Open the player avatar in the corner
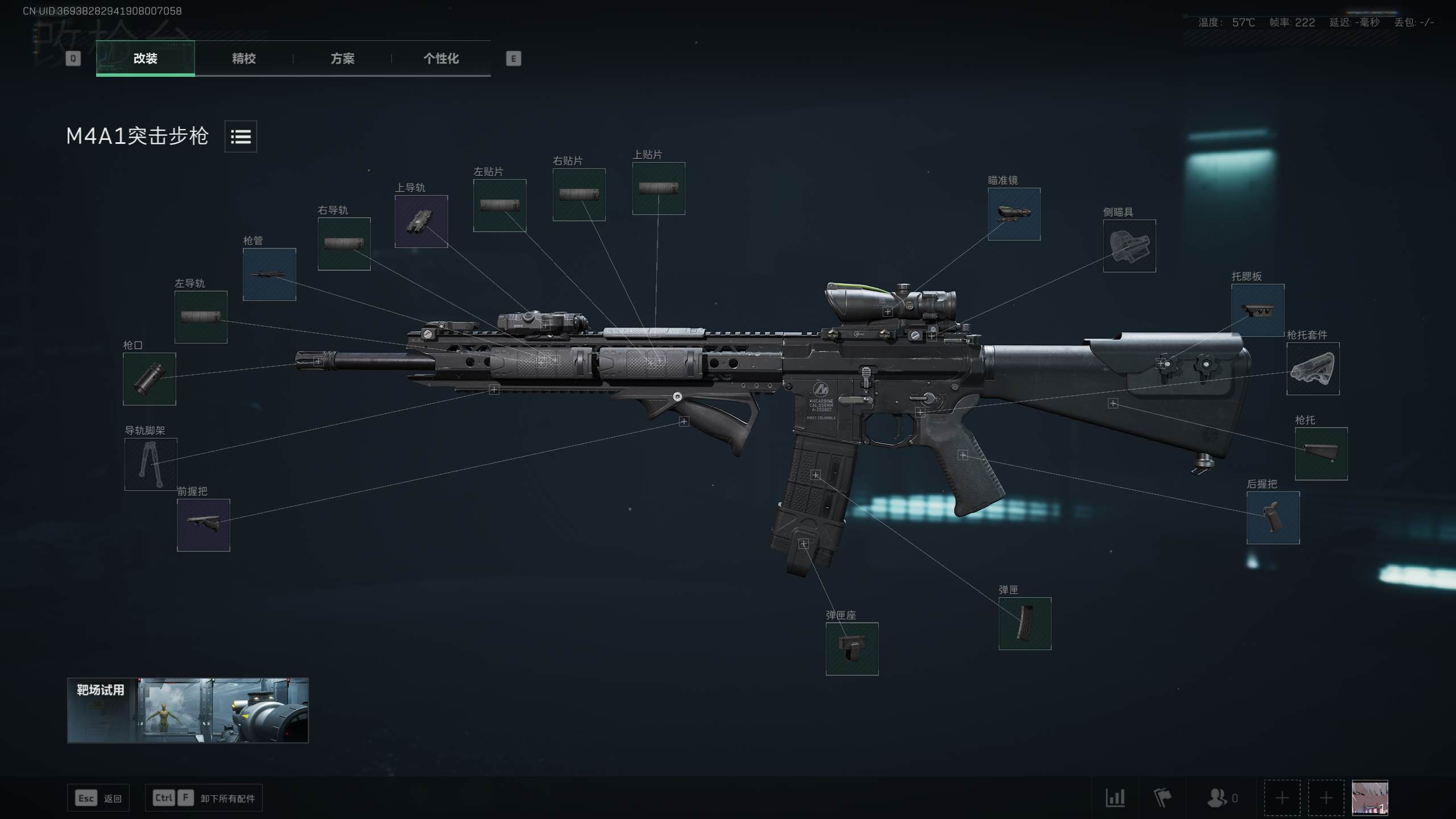Viewport: 1456px width, 819px height. (x=1369, y=797)
